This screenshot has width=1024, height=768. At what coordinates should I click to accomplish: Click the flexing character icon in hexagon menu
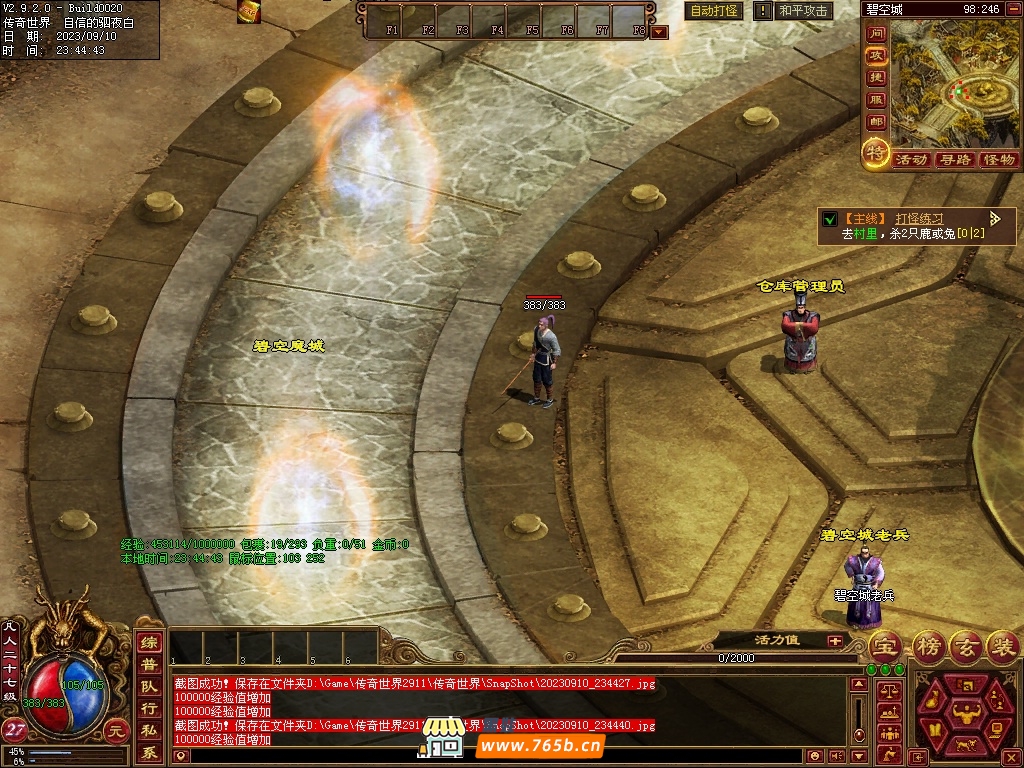coord(967,713)
